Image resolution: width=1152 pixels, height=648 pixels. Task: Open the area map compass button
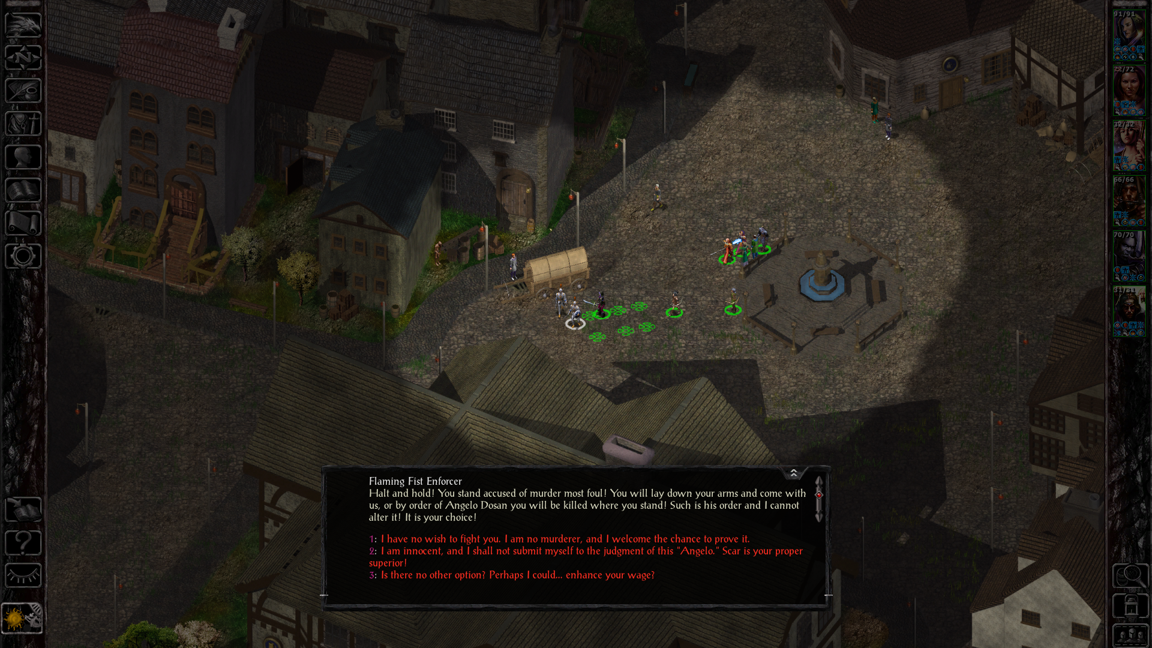[x=23, y=58]
